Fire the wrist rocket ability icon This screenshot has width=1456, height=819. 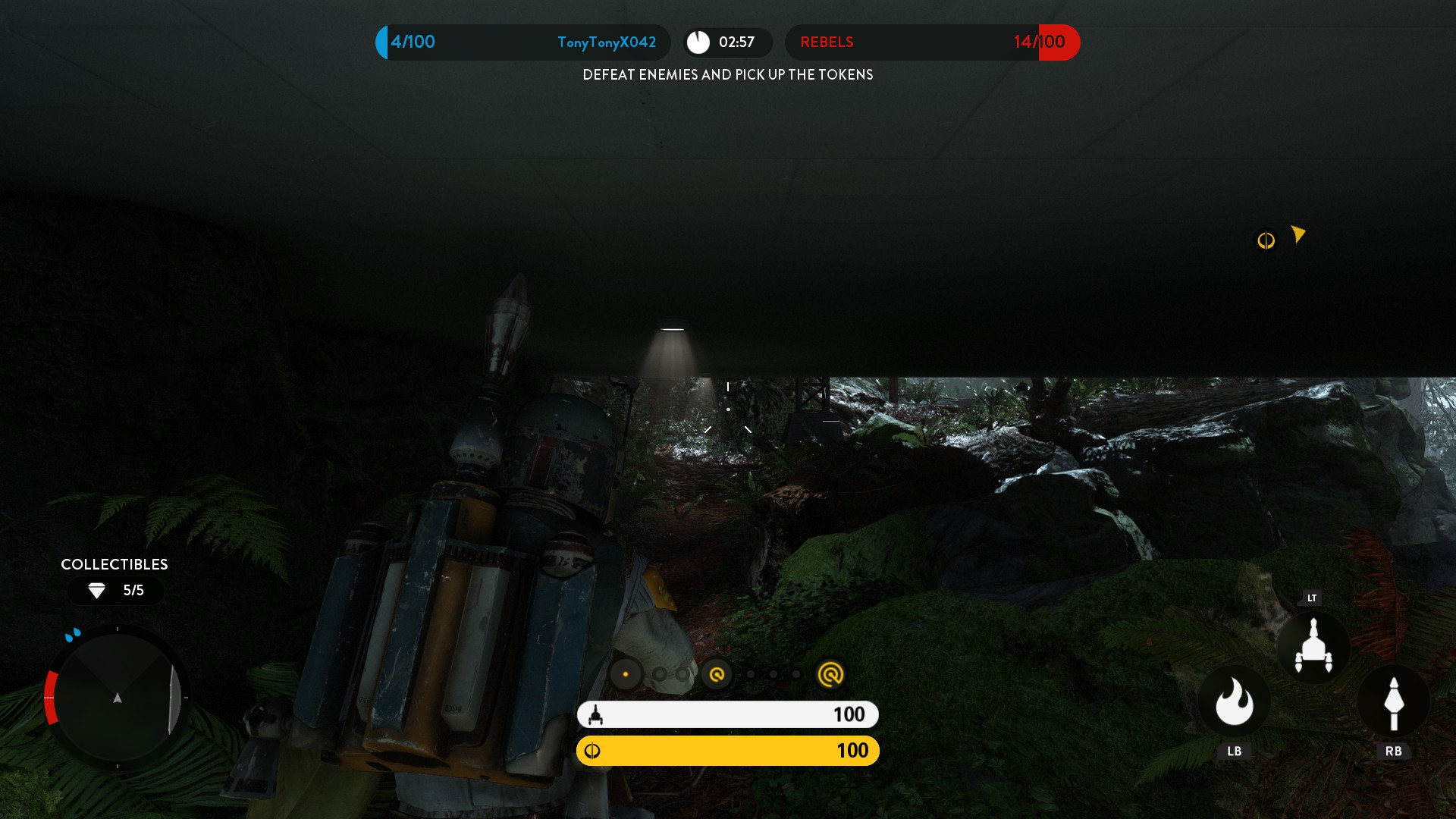coord(1393,702)
